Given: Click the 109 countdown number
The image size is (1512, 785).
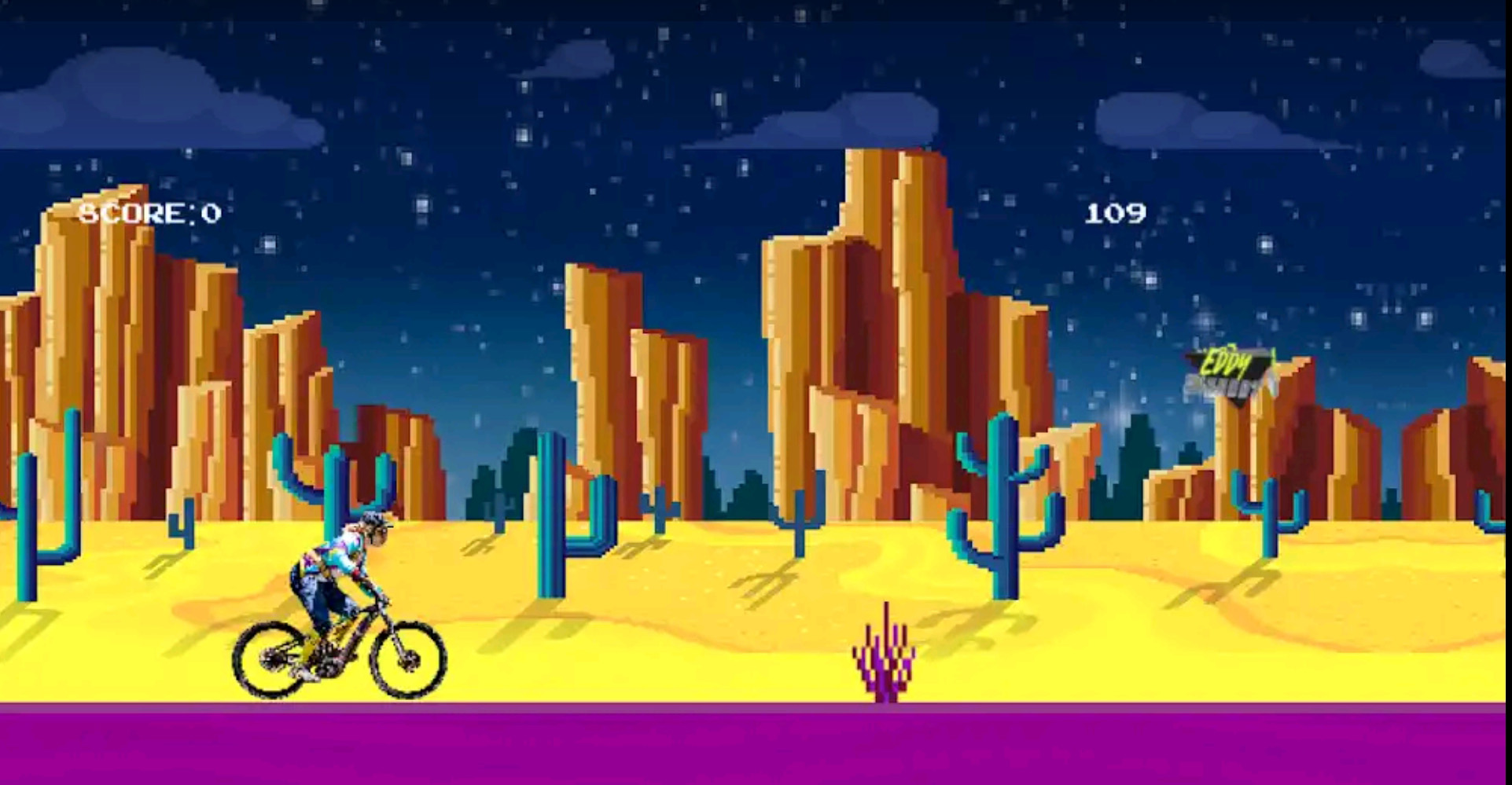Looking at the screenshot, I should pos(1116,211).
